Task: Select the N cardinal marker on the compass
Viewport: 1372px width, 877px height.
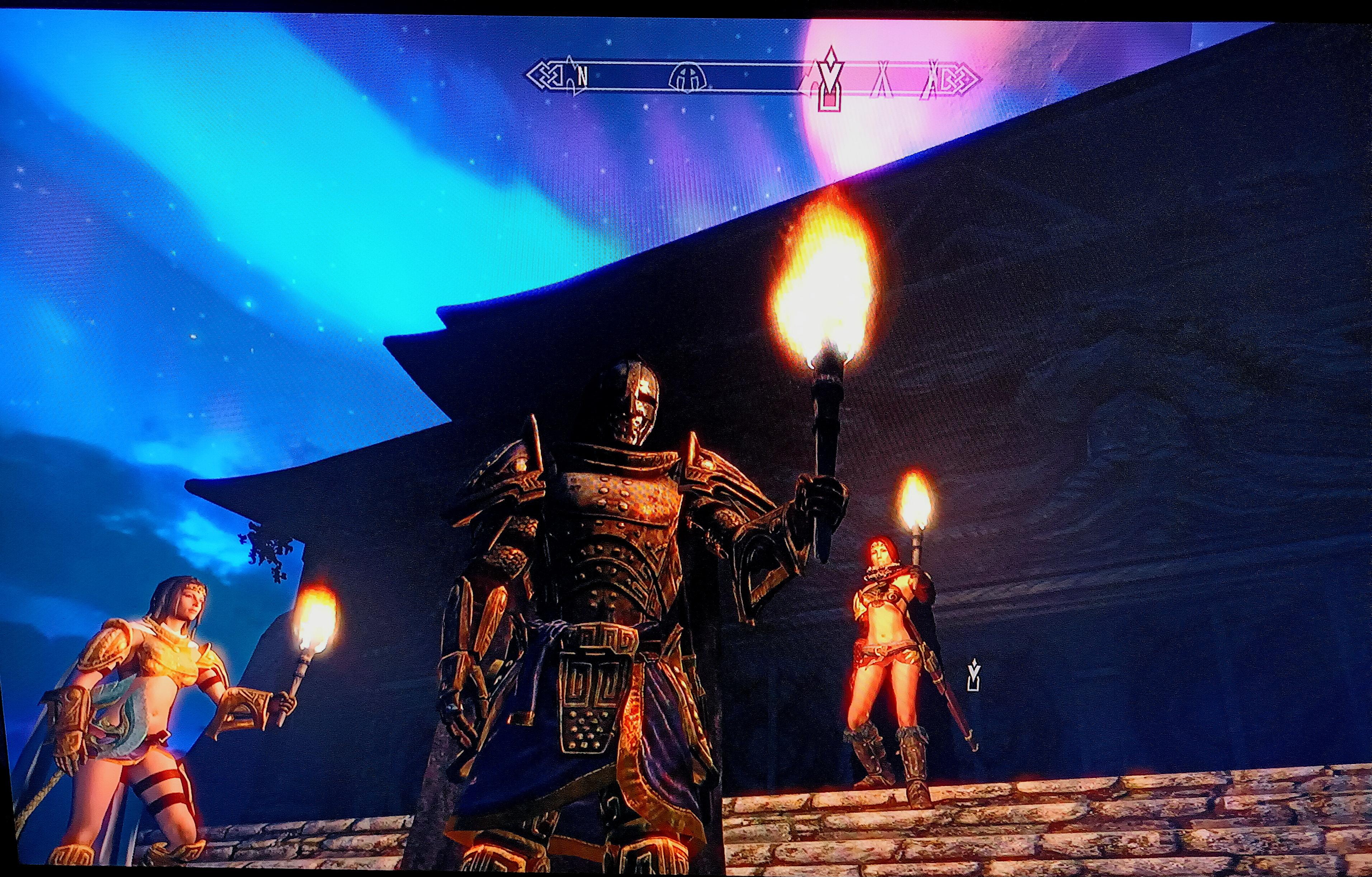Action: (582, 75)
